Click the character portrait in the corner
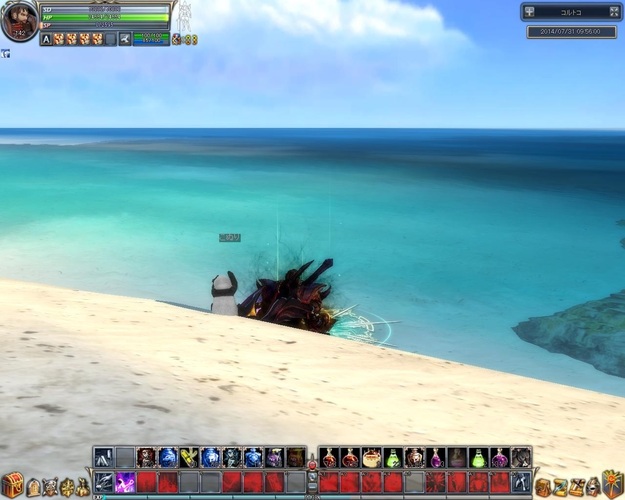Screen dimensions: 625x500 tap(19, 21)
